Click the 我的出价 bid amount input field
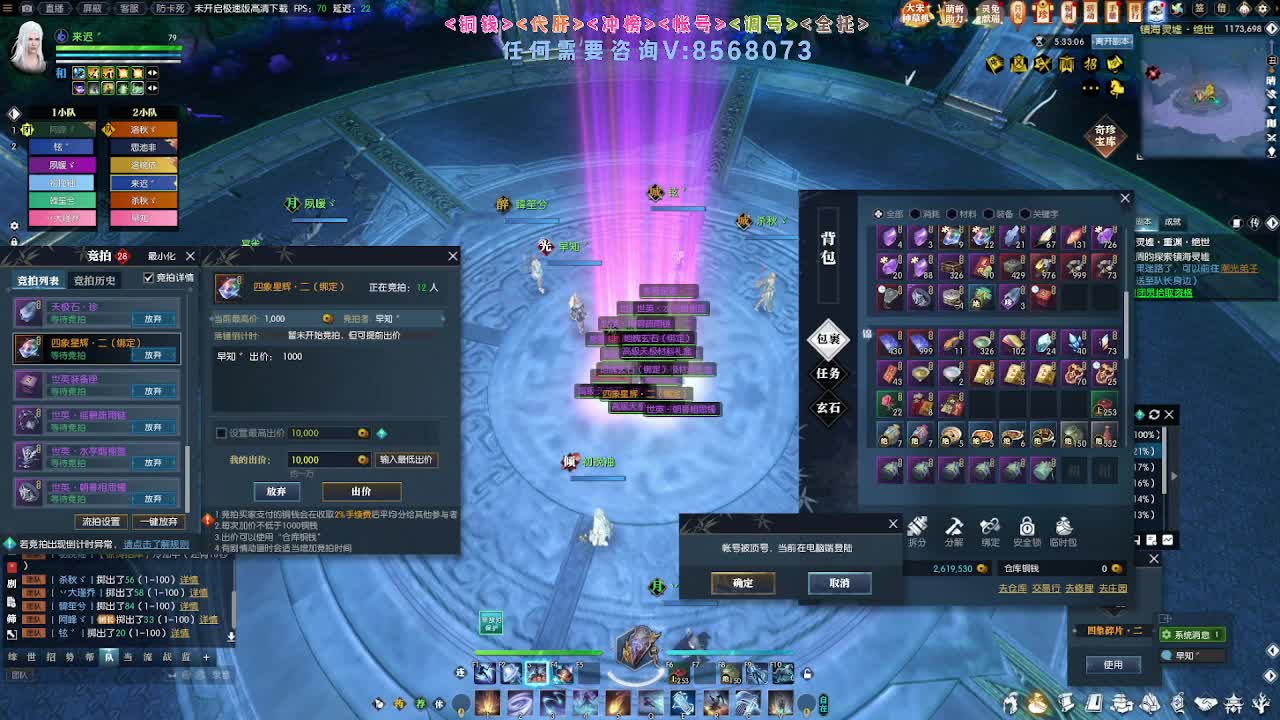Viewport: 1280px width, 720px height. pyautogui.click(x=325, y=459)
